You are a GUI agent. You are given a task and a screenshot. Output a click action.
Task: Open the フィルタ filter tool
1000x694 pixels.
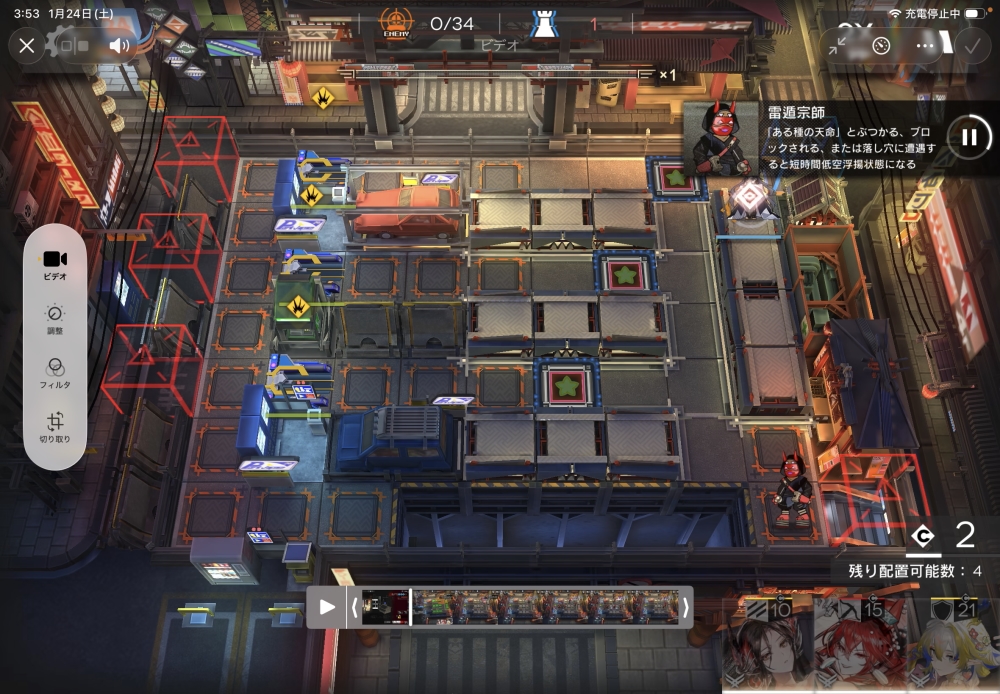[55, 374]
